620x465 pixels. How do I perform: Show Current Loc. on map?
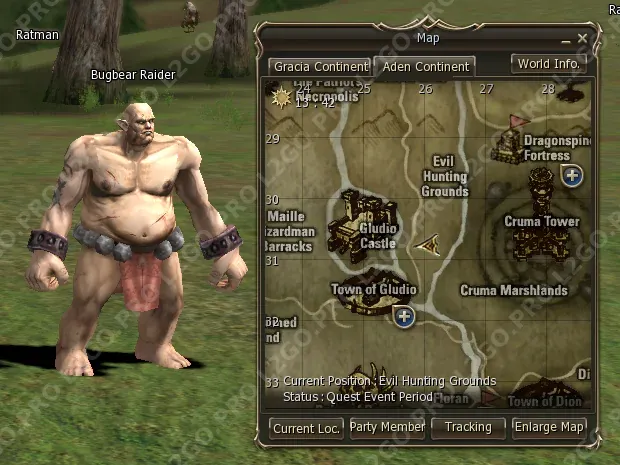click(x=306, y=428)
